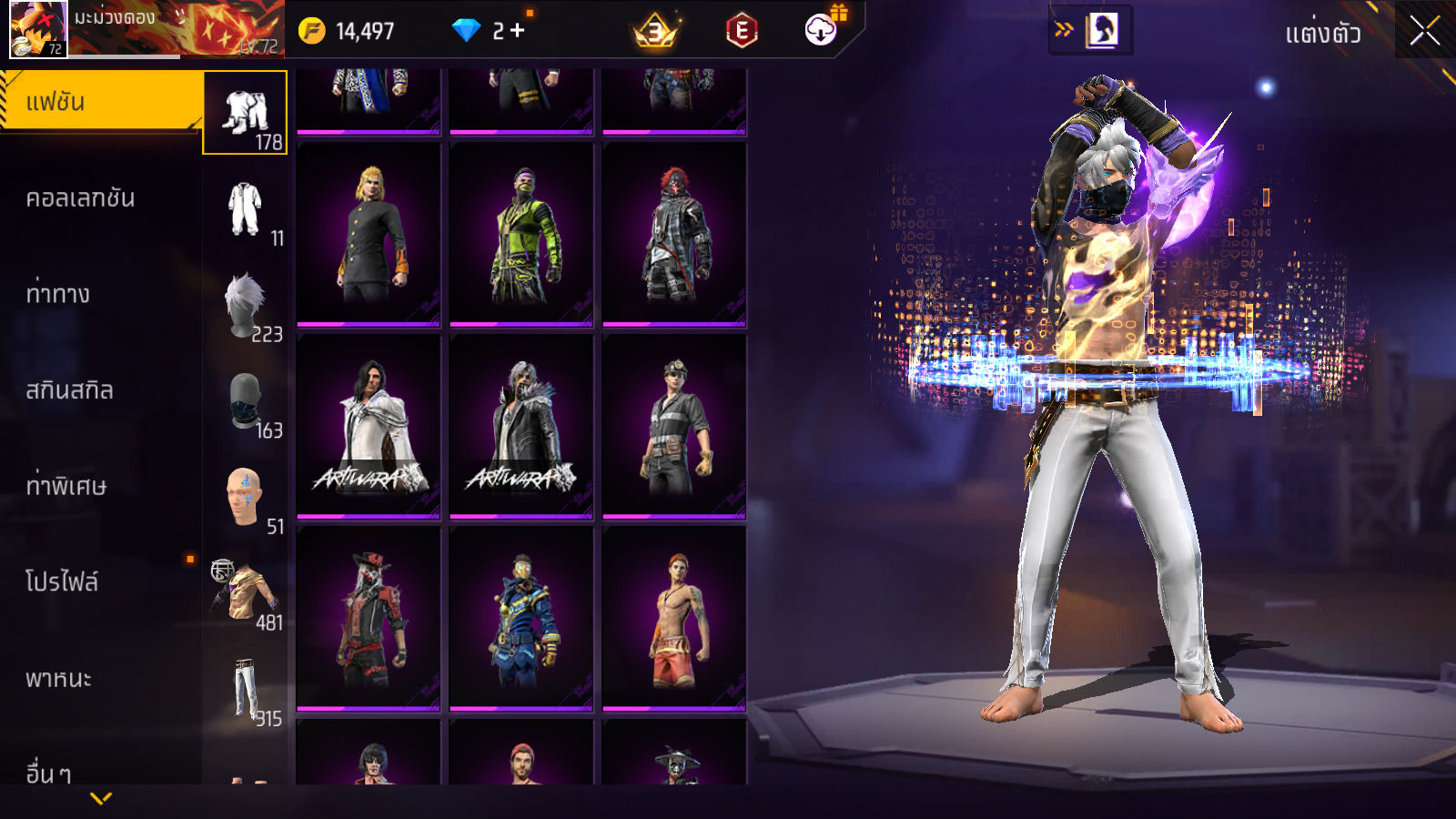1456x819 pixels.
Task: Open the คอลเลกชัน category
Action: click(82, 198)
